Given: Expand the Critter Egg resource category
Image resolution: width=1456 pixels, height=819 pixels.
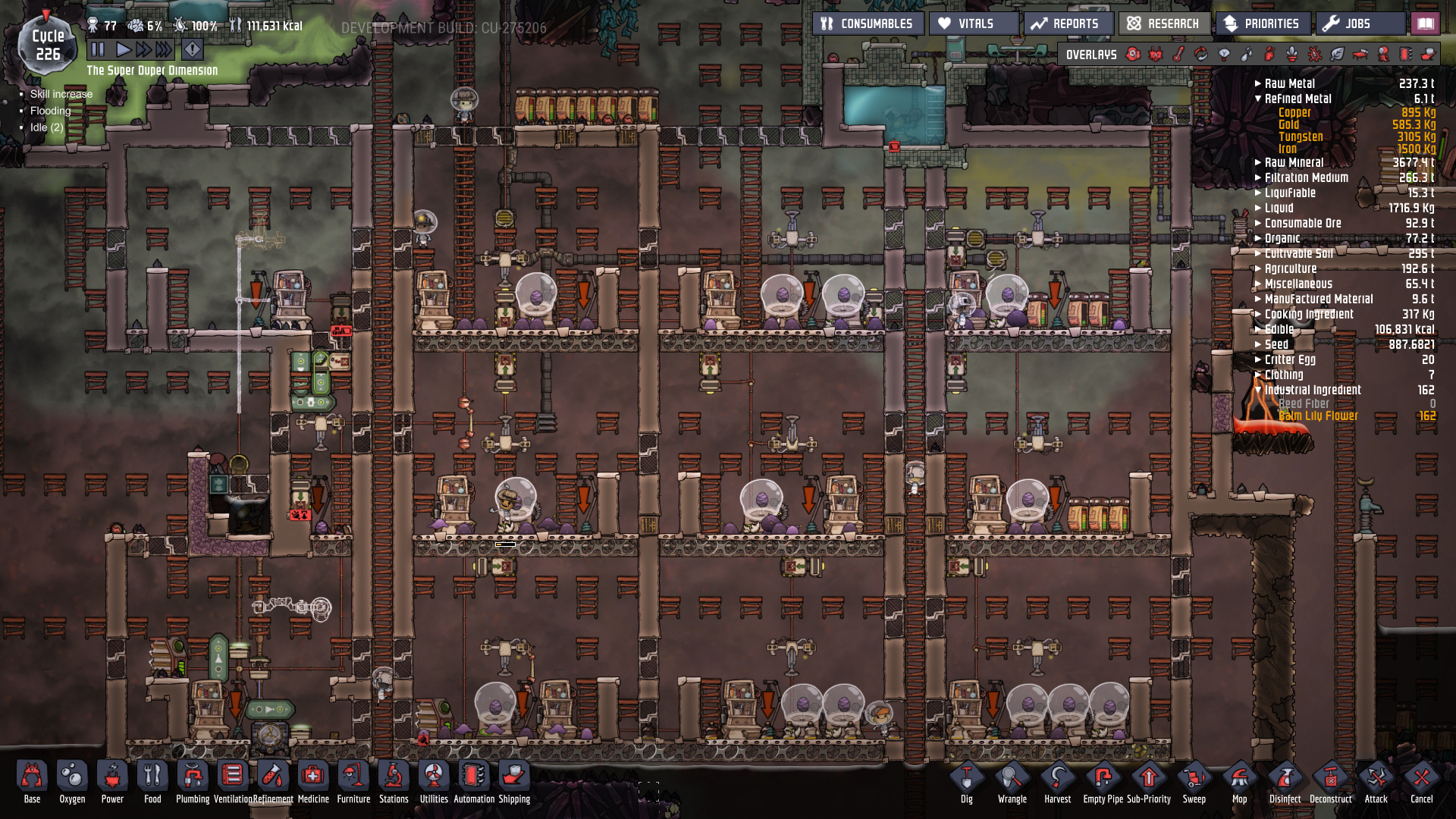Looking at the screenshot, I should (x=1258, y=359).
